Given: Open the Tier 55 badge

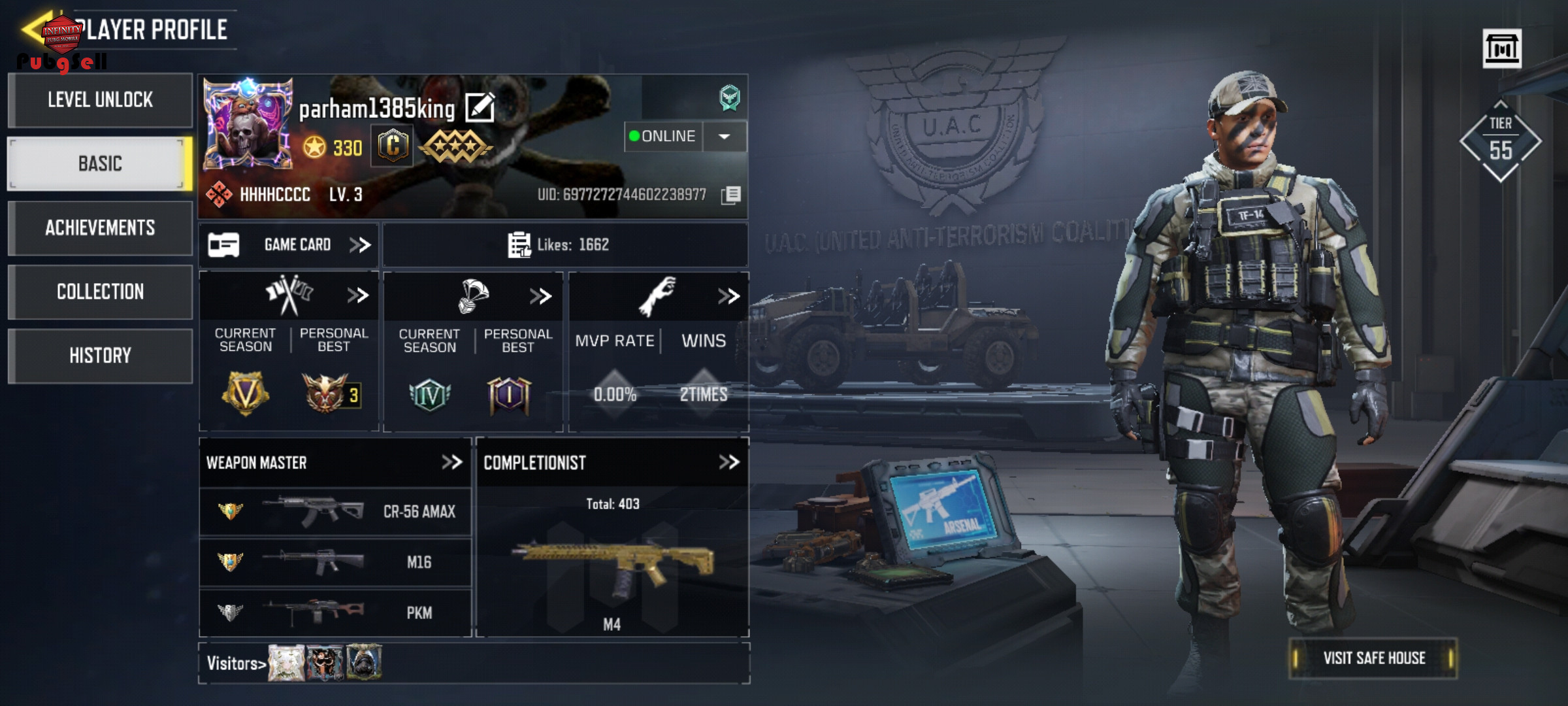Looking at the screenshot, I should pos(1500,141).
